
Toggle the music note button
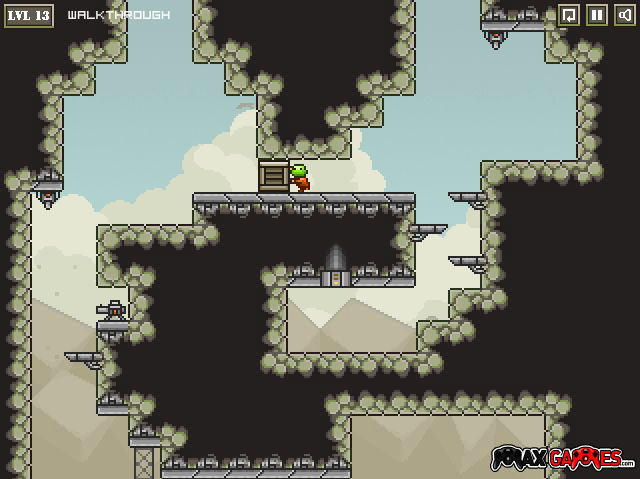click(568, 15)
